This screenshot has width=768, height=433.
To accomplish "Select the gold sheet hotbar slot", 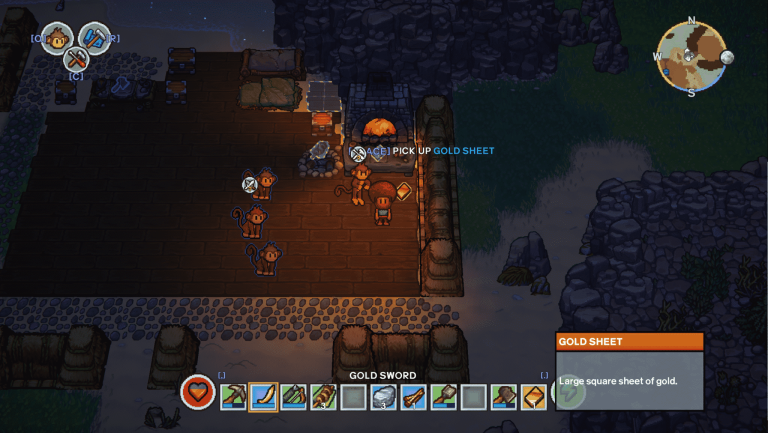I will [x=534, y=397].
